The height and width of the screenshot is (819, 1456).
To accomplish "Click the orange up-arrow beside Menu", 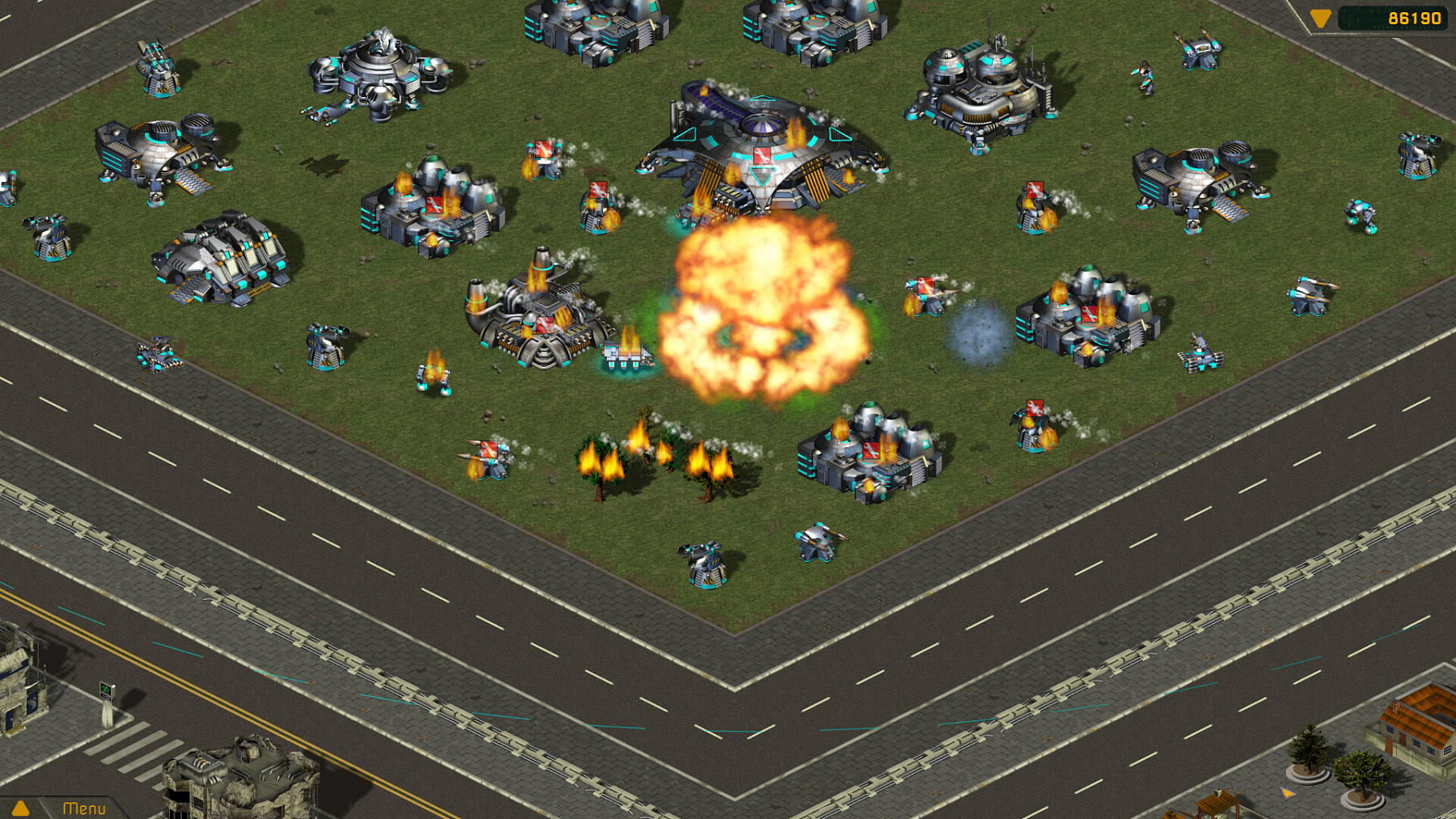I will [x=21, y=808].
